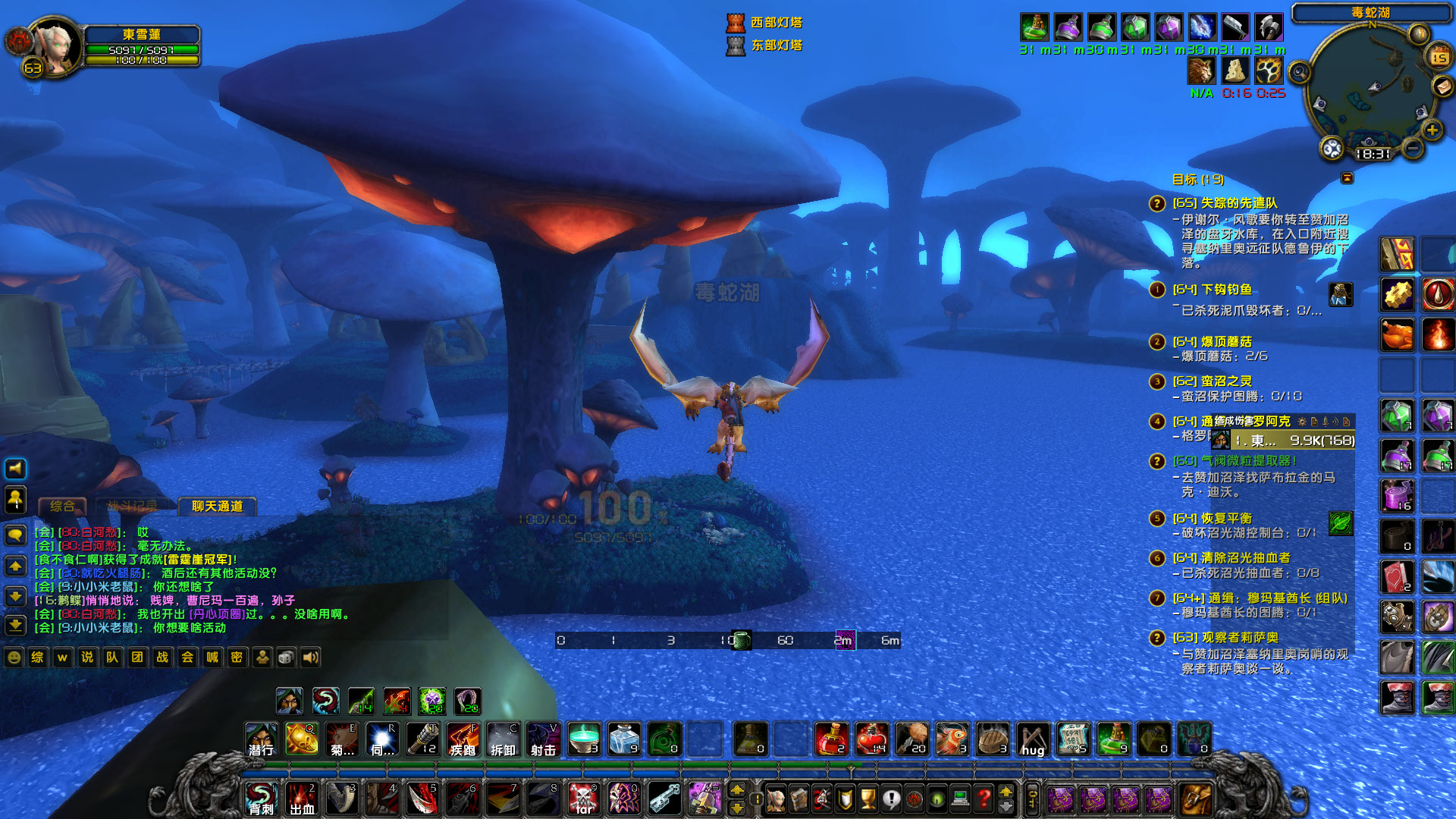Open the mail icon beside the minimap
The height and width of the screenshot is (819, 1456).
click(x=1443, y=86)
